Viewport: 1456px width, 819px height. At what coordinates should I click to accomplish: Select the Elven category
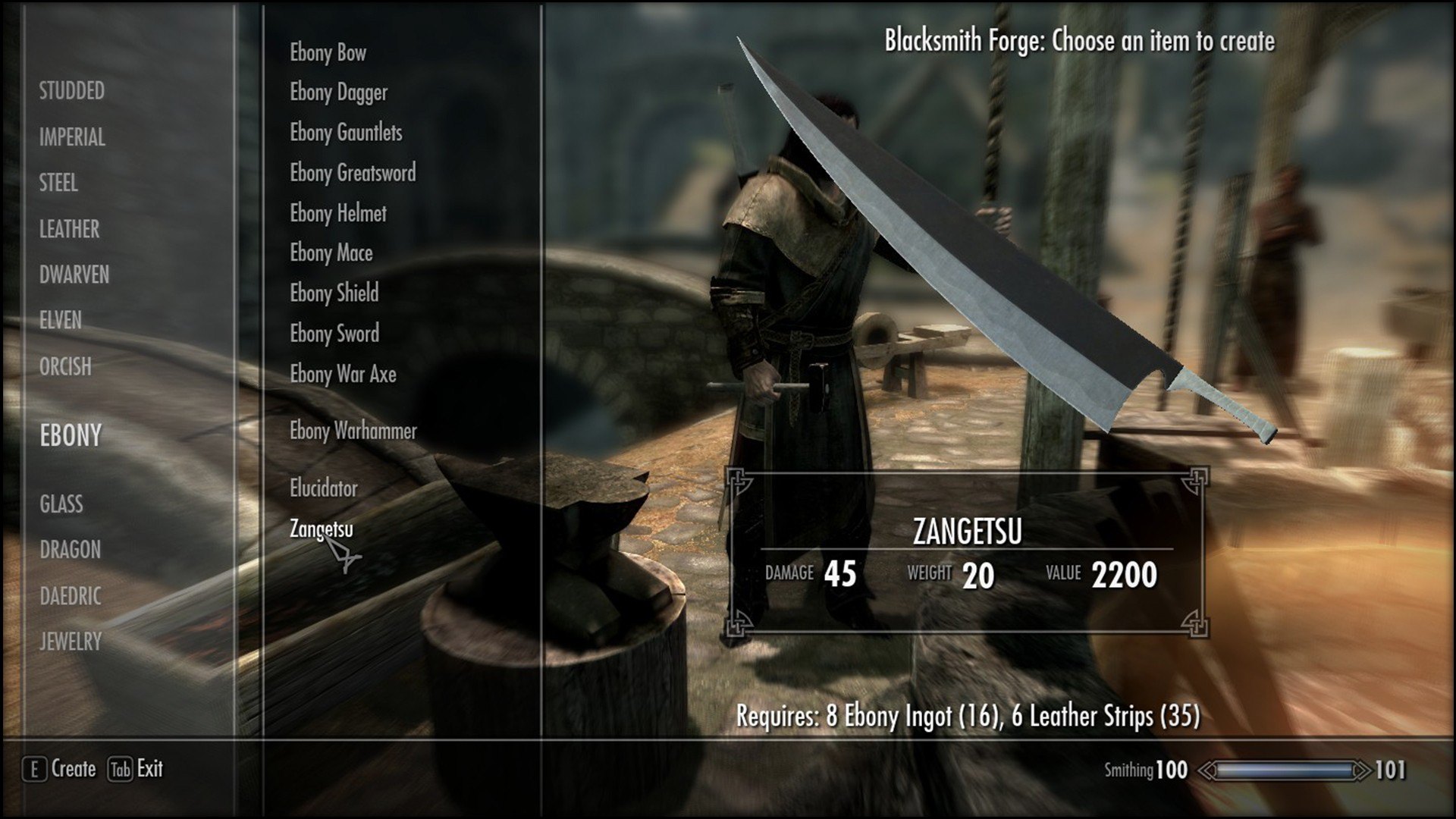(60, 320)
